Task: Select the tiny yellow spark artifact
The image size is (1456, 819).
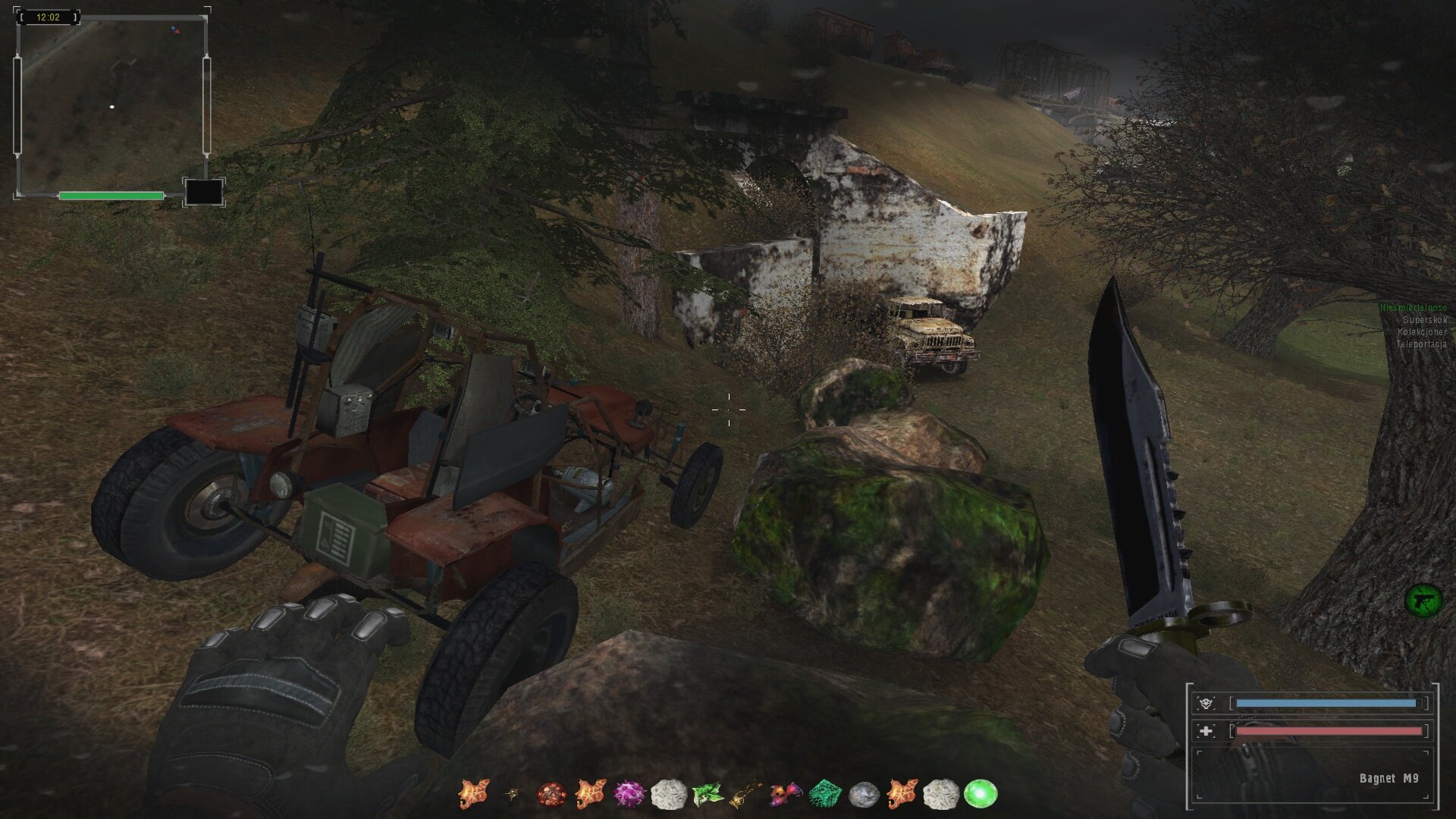Action: tap(513, 795)
